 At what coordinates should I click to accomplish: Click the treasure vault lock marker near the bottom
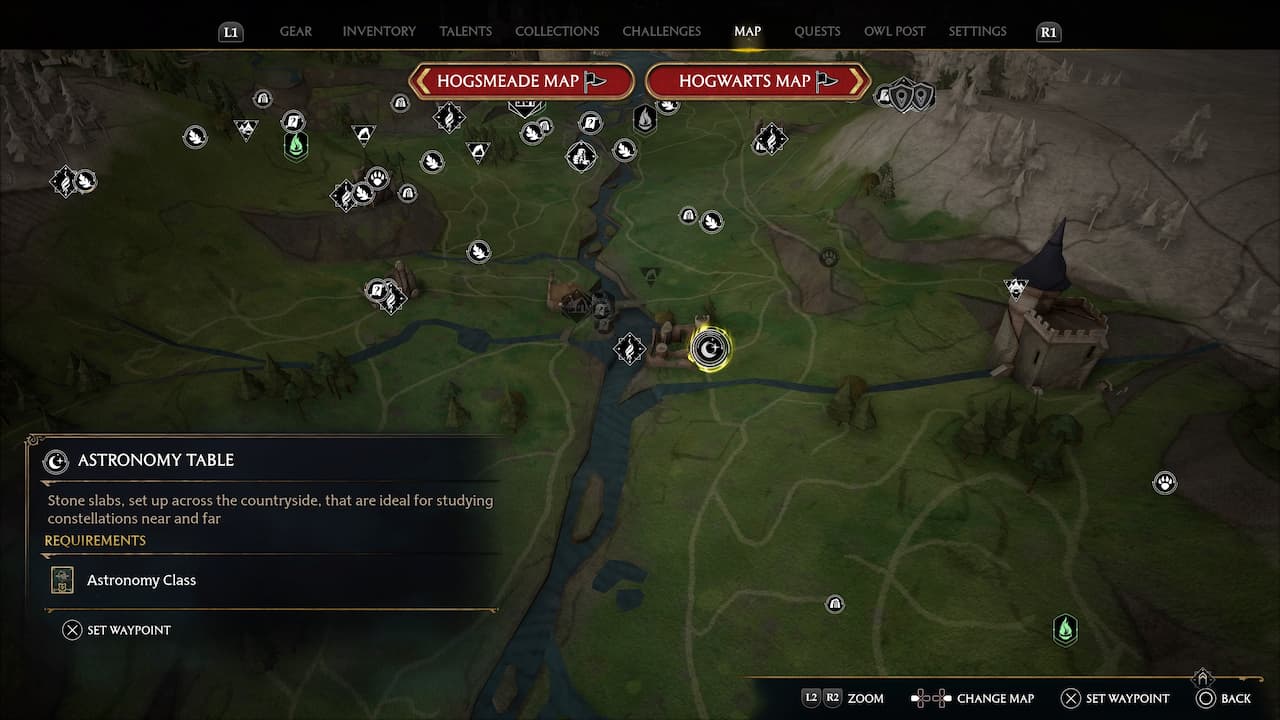click(834, 604)
